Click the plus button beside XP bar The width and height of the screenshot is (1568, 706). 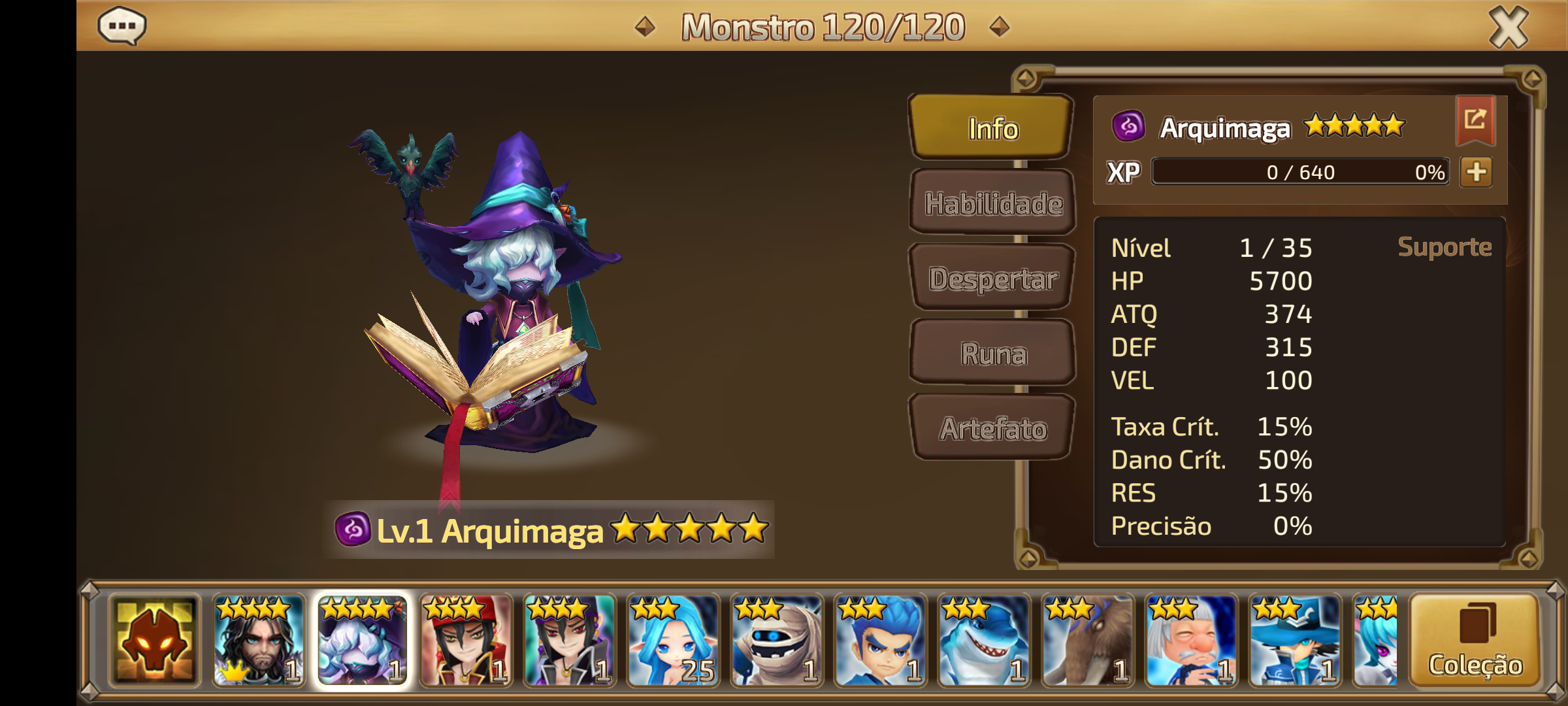pos(1477,172)
